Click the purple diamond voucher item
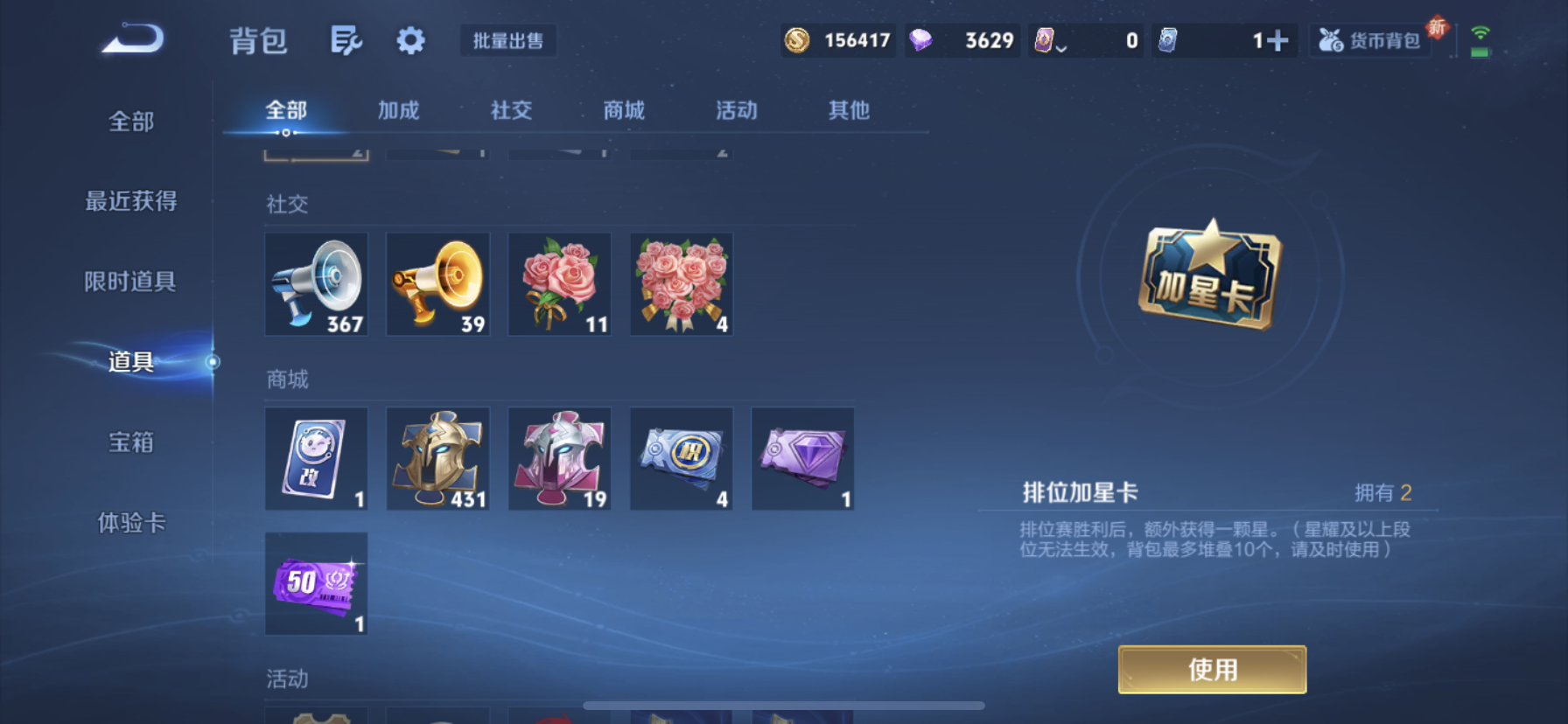The width and height of the screenshot is (1568, 724). coord(802,457)
